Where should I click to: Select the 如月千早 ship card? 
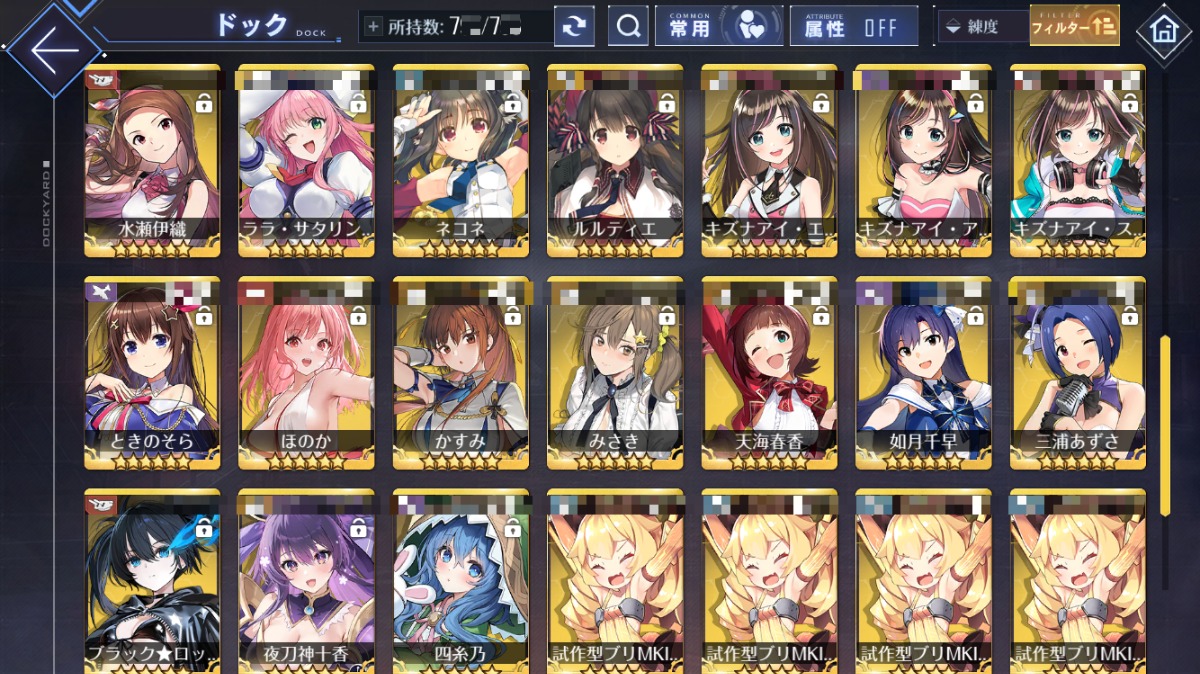[x=923, y=370]
